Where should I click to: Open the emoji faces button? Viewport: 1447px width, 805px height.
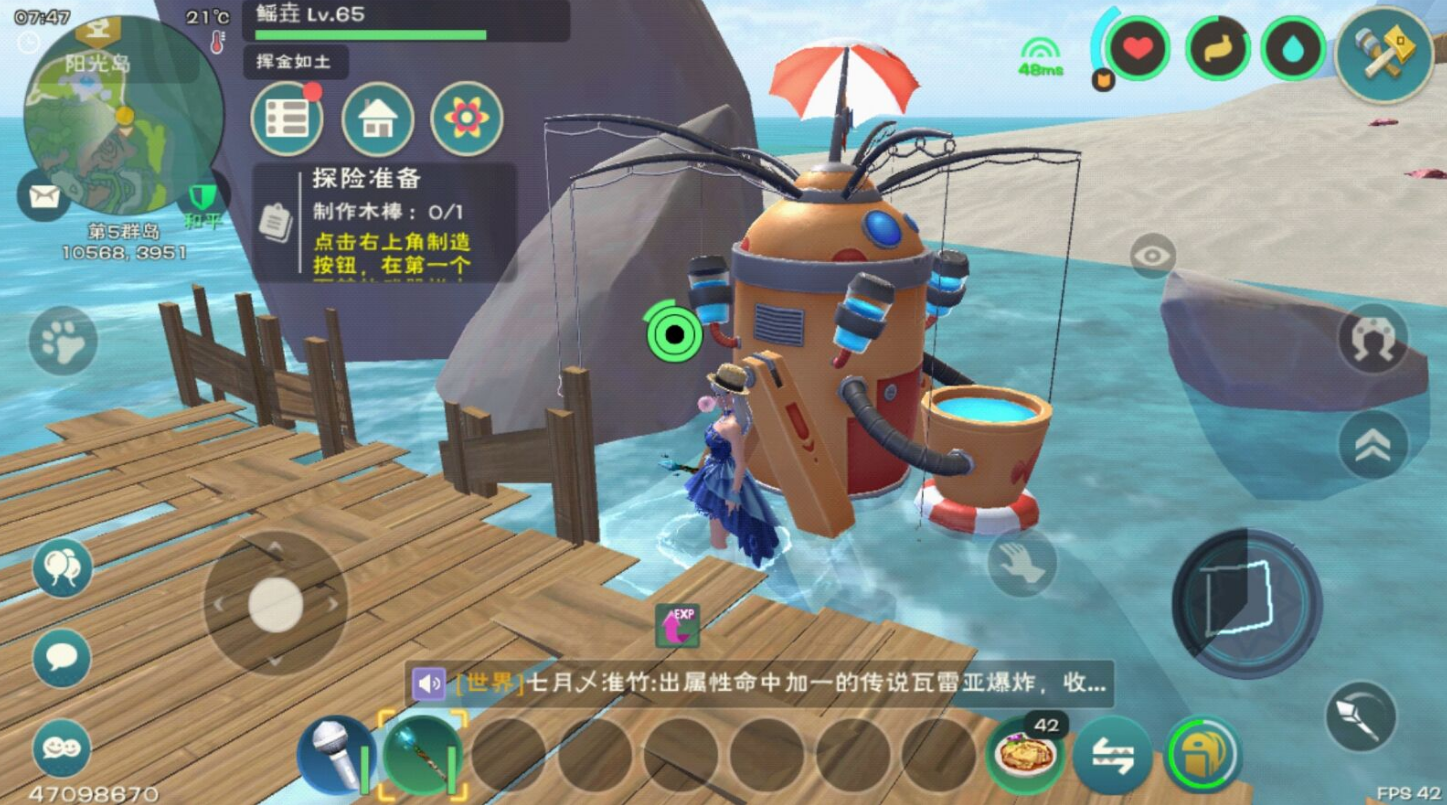62,748
